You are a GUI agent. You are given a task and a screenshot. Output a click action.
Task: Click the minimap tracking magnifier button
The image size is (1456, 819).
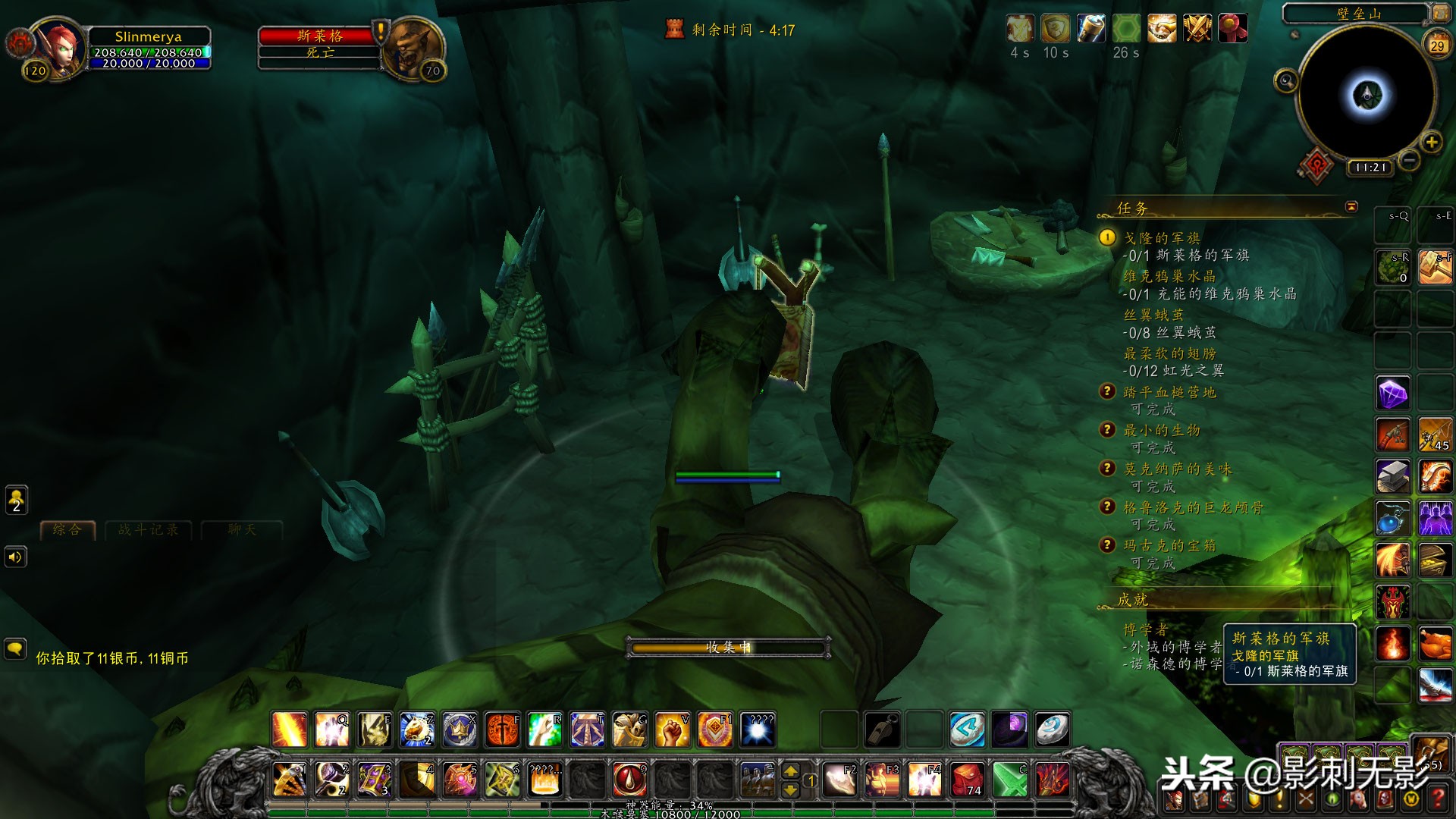click(1285, 80)
